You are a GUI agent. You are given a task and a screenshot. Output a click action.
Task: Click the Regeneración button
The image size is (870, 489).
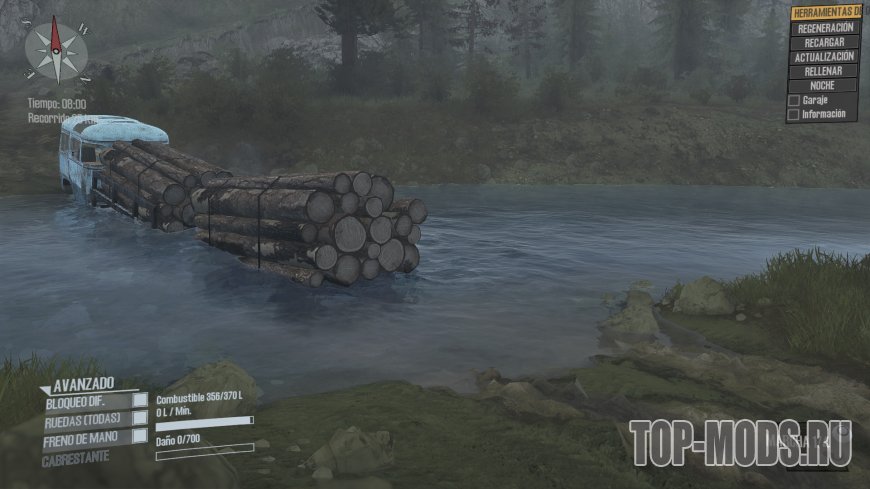click(x=823, y=29)
